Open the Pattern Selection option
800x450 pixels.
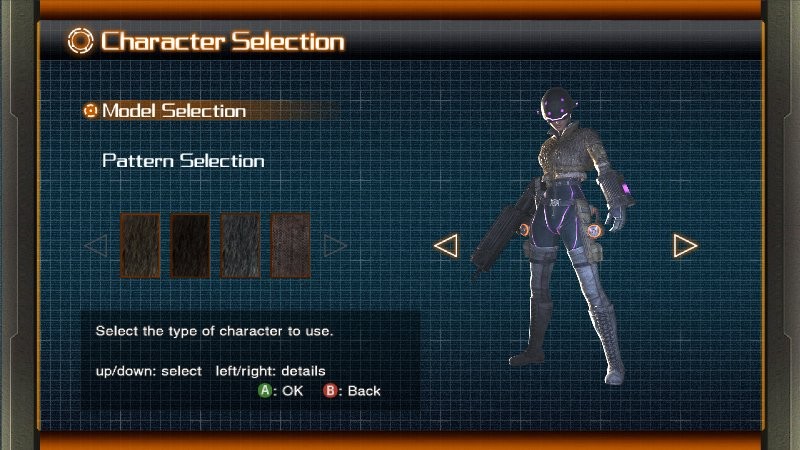click(x=183, y=161)
